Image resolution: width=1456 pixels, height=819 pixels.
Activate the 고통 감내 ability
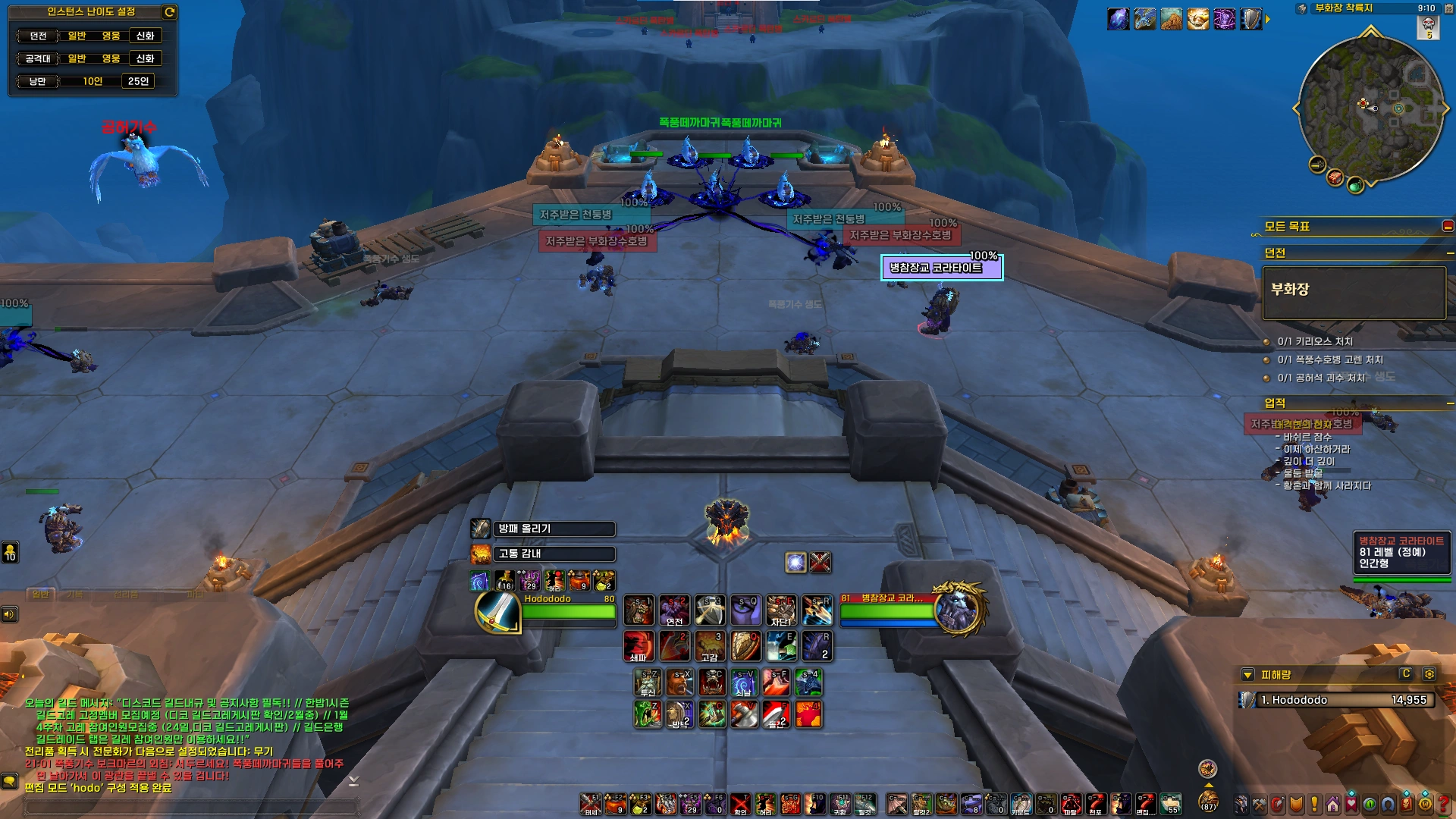tap(481, 554)
